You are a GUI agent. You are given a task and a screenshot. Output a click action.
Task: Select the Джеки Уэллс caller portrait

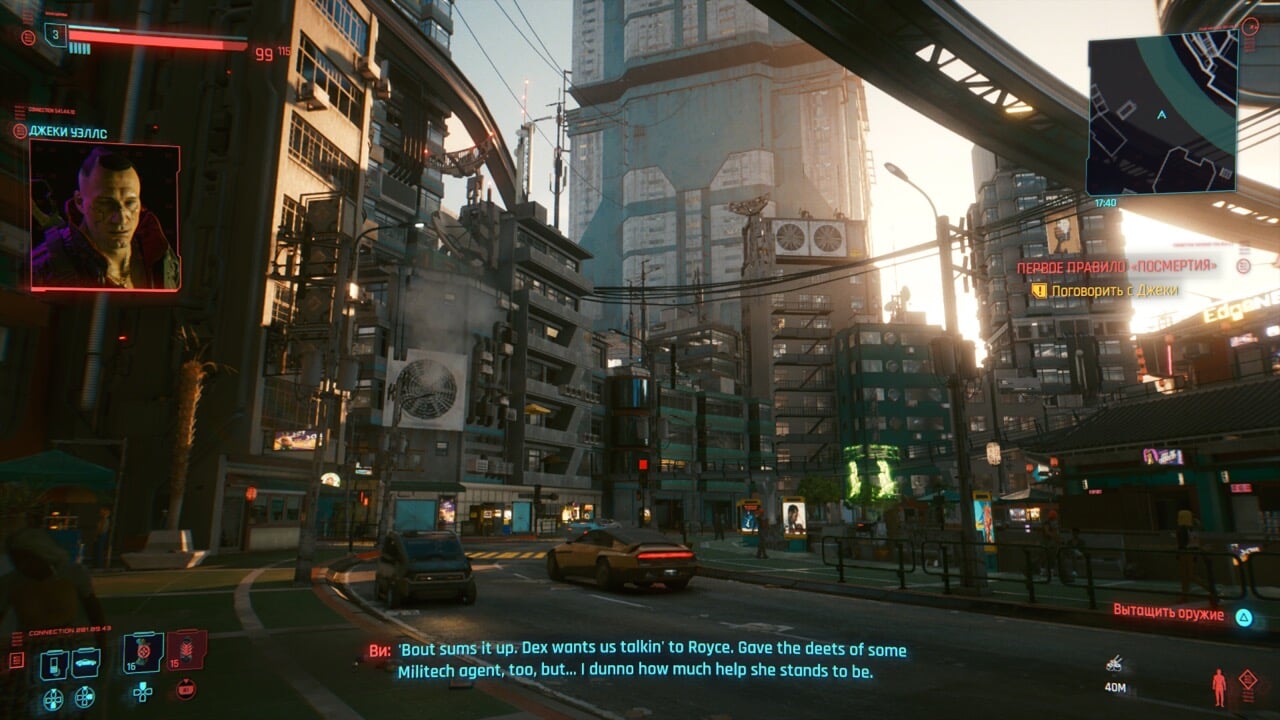point(105,215)
